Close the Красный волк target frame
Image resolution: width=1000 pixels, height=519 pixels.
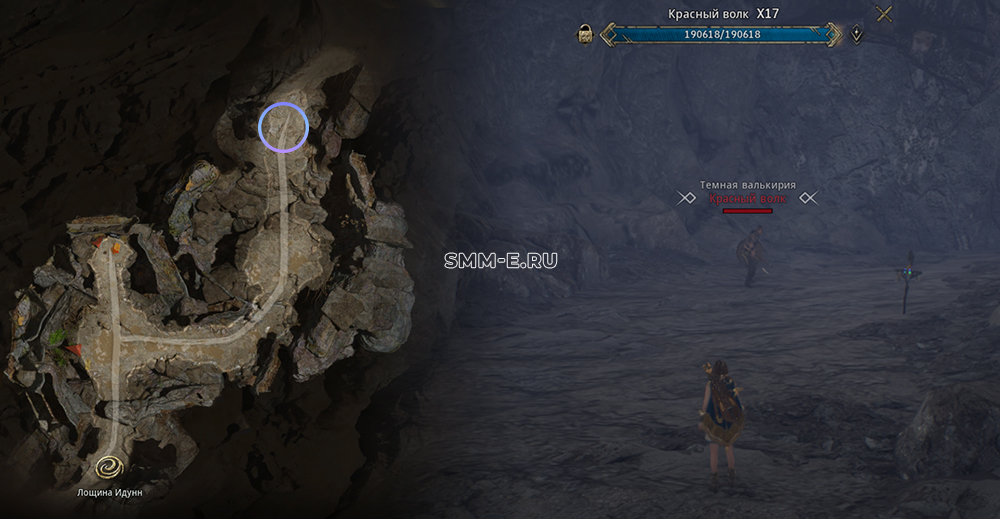pyautogui.click(x=884, y=14)
